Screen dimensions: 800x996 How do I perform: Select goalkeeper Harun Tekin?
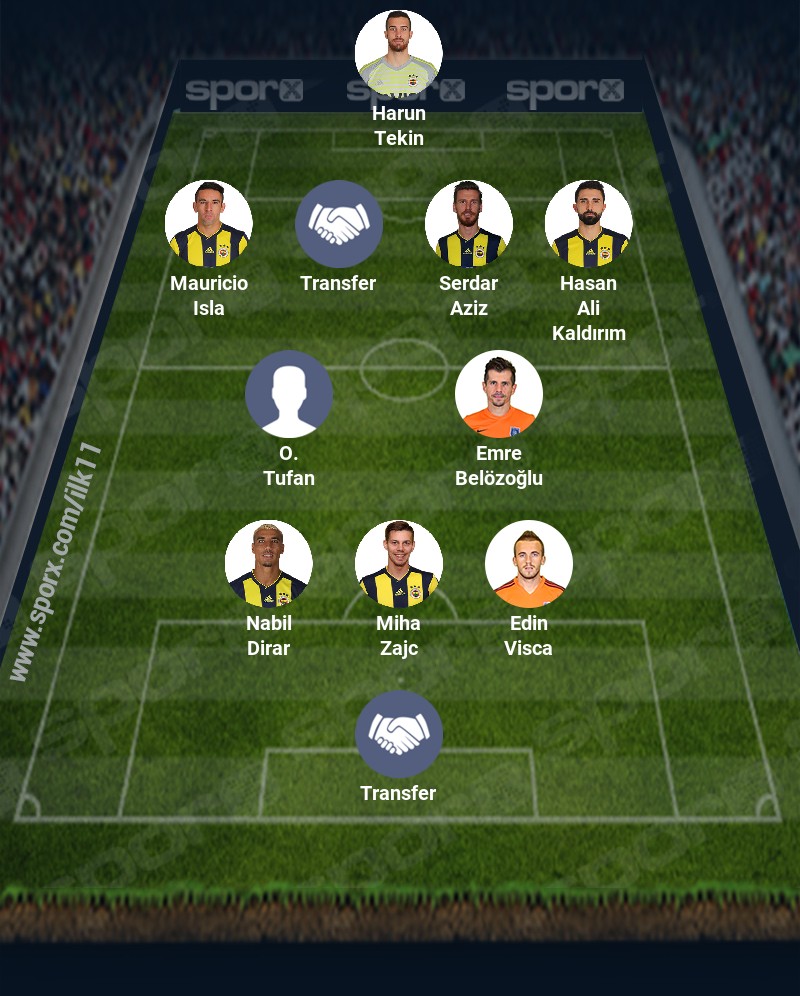399,54
